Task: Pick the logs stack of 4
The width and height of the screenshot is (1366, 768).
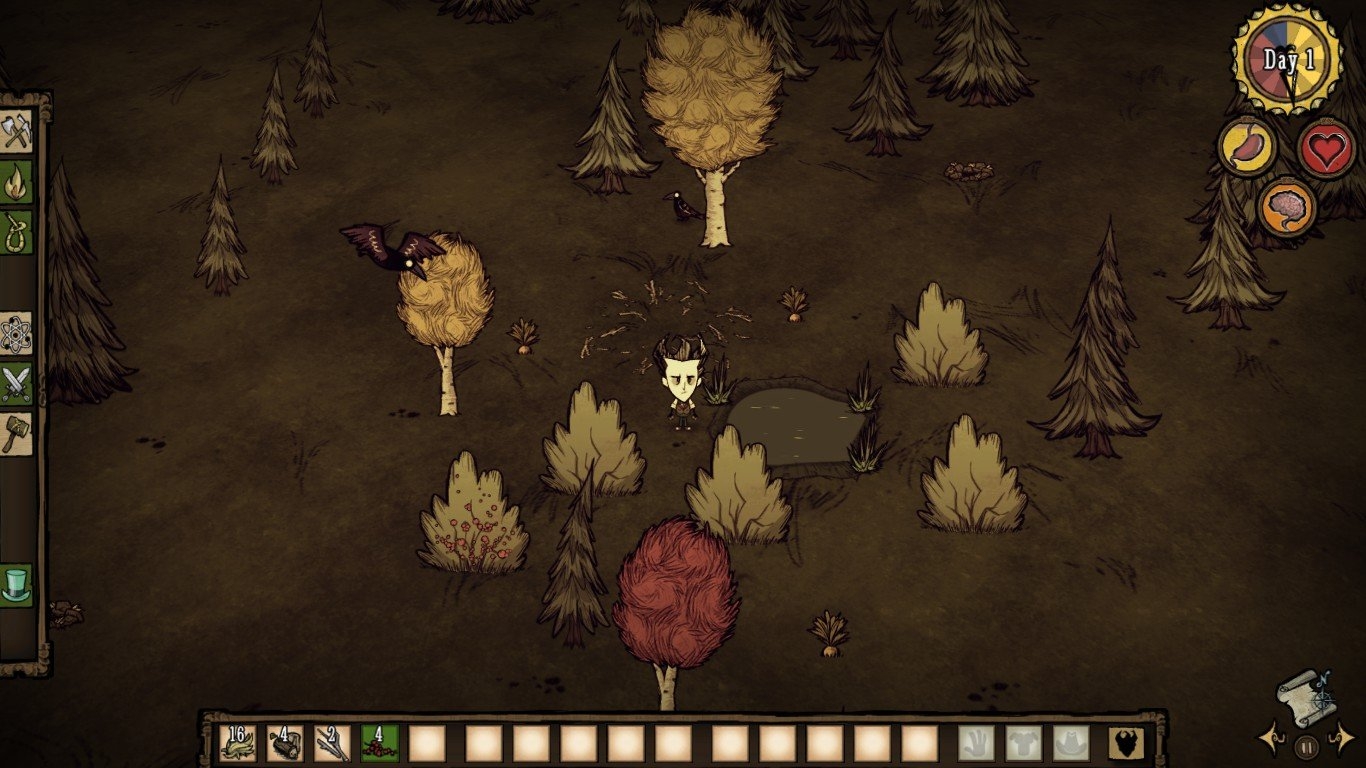Action: [285, 743]
